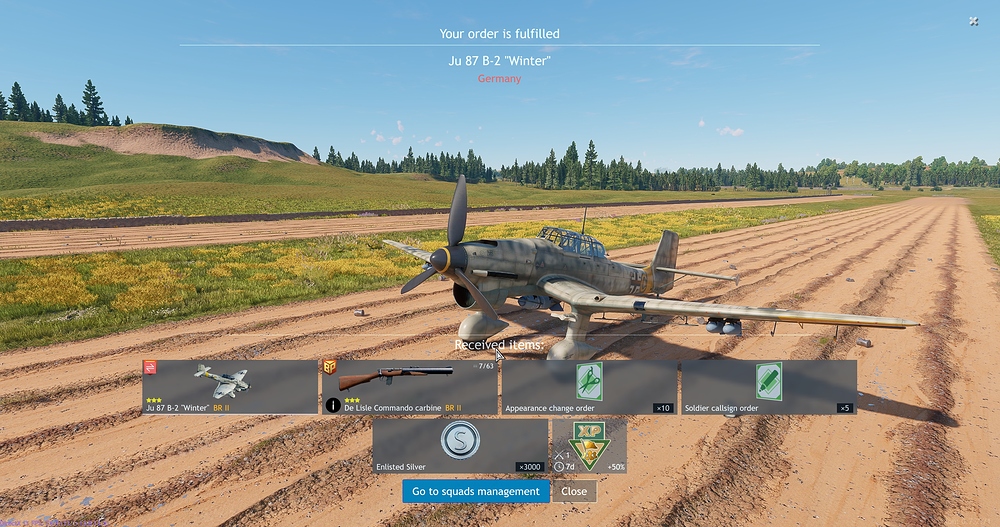
Task: Click the XP booster +50% tile
Action: point(589,446)
